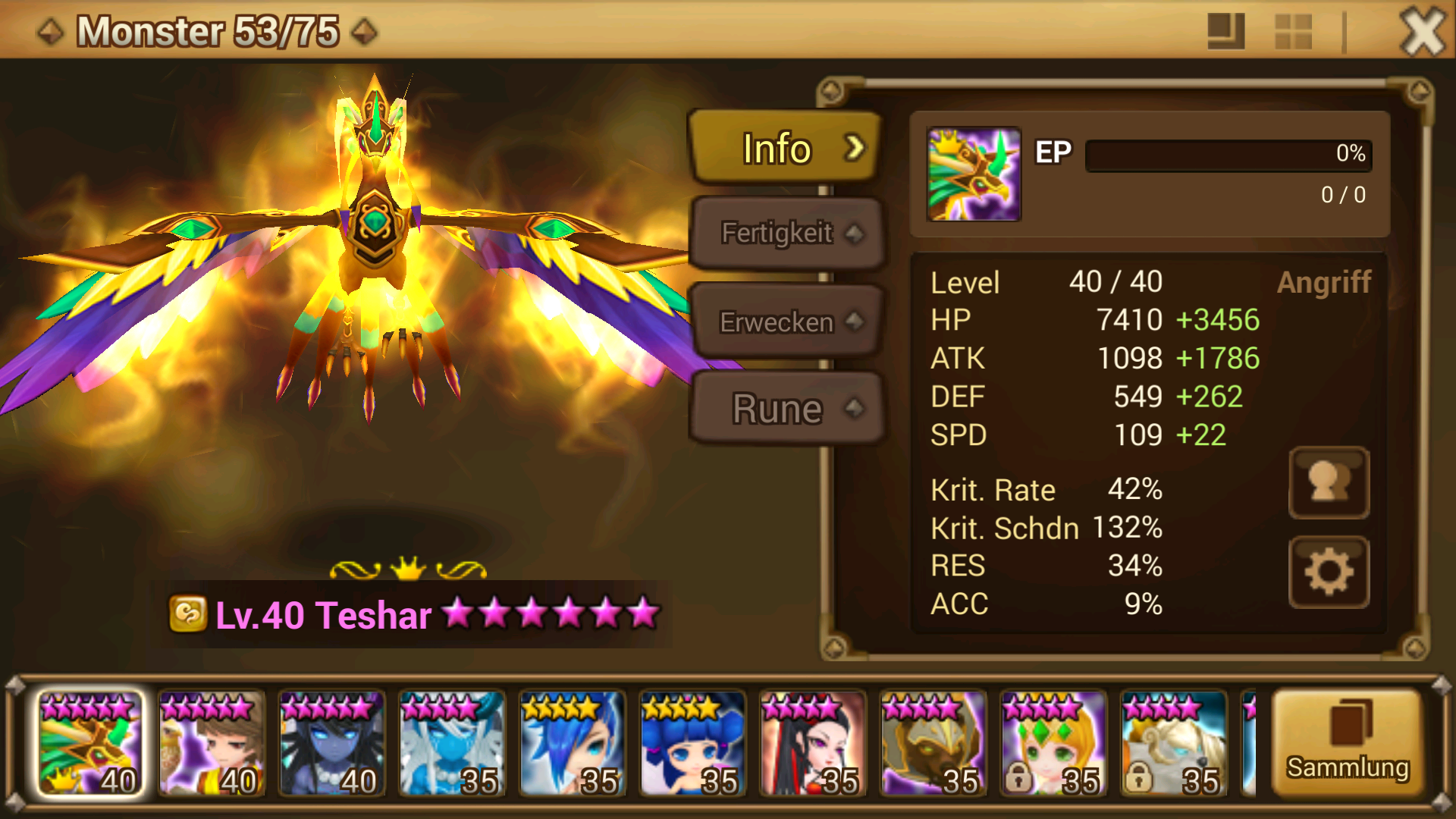Image resolution: width=1456 pixels, height=819 pixels.
Task: Highlight the selected Teshar thumbnail frame
Action: pos(89,742)
